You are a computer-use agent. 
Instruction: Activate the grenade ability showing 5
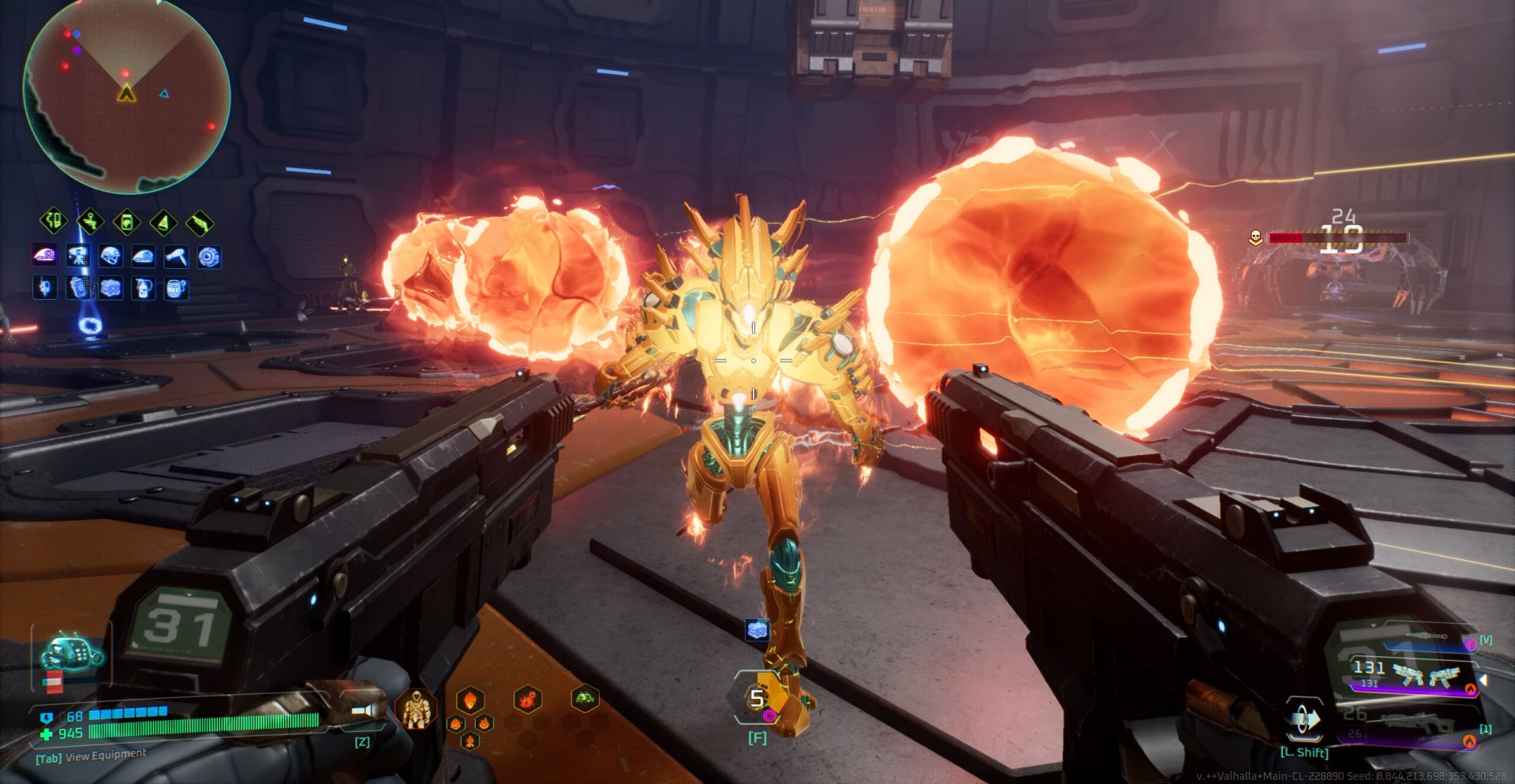757,699
